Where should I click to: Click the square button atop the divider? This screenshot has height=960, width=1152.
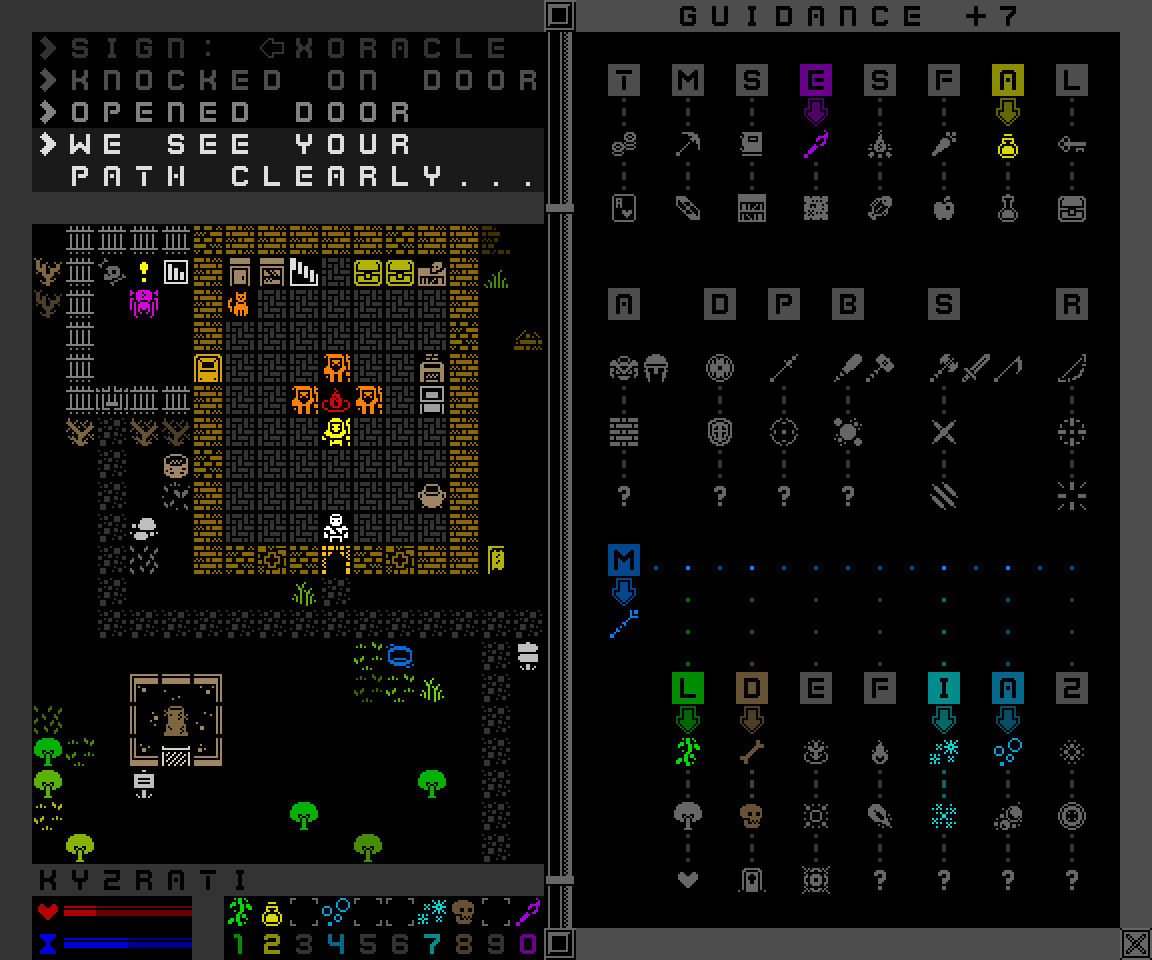(560, 15)
